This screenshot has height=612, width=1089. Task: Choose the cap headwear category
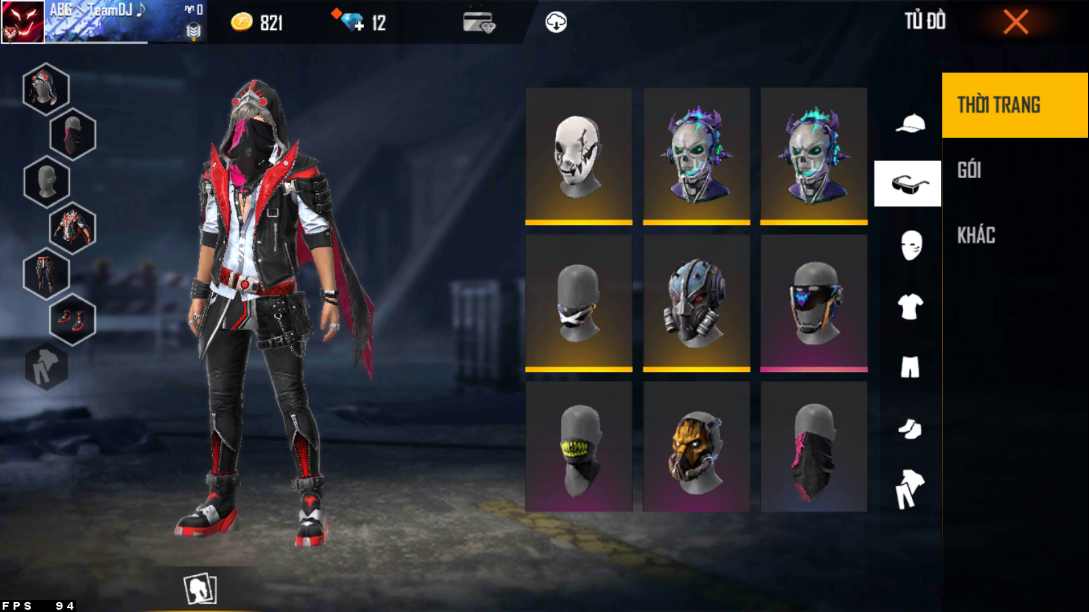point(909,123)
